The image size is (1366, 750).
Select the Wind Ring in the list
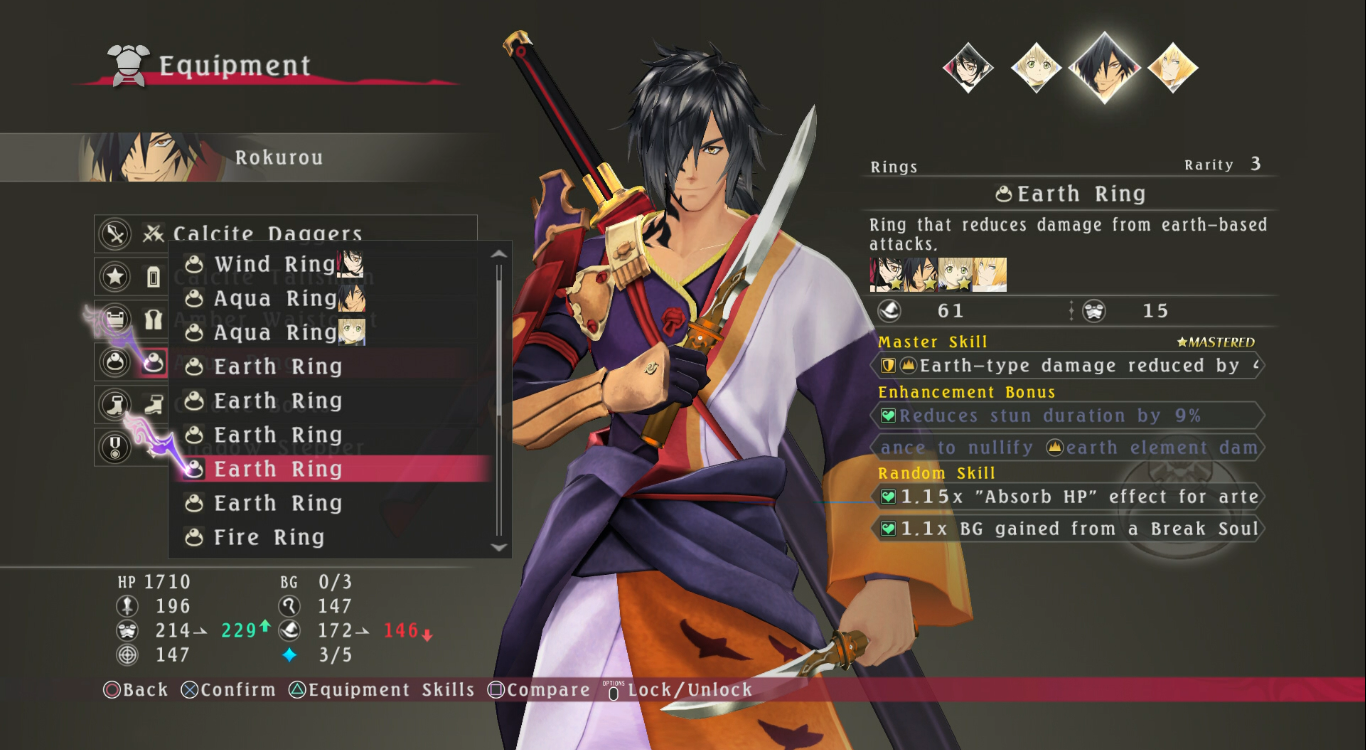click(275, 265)
